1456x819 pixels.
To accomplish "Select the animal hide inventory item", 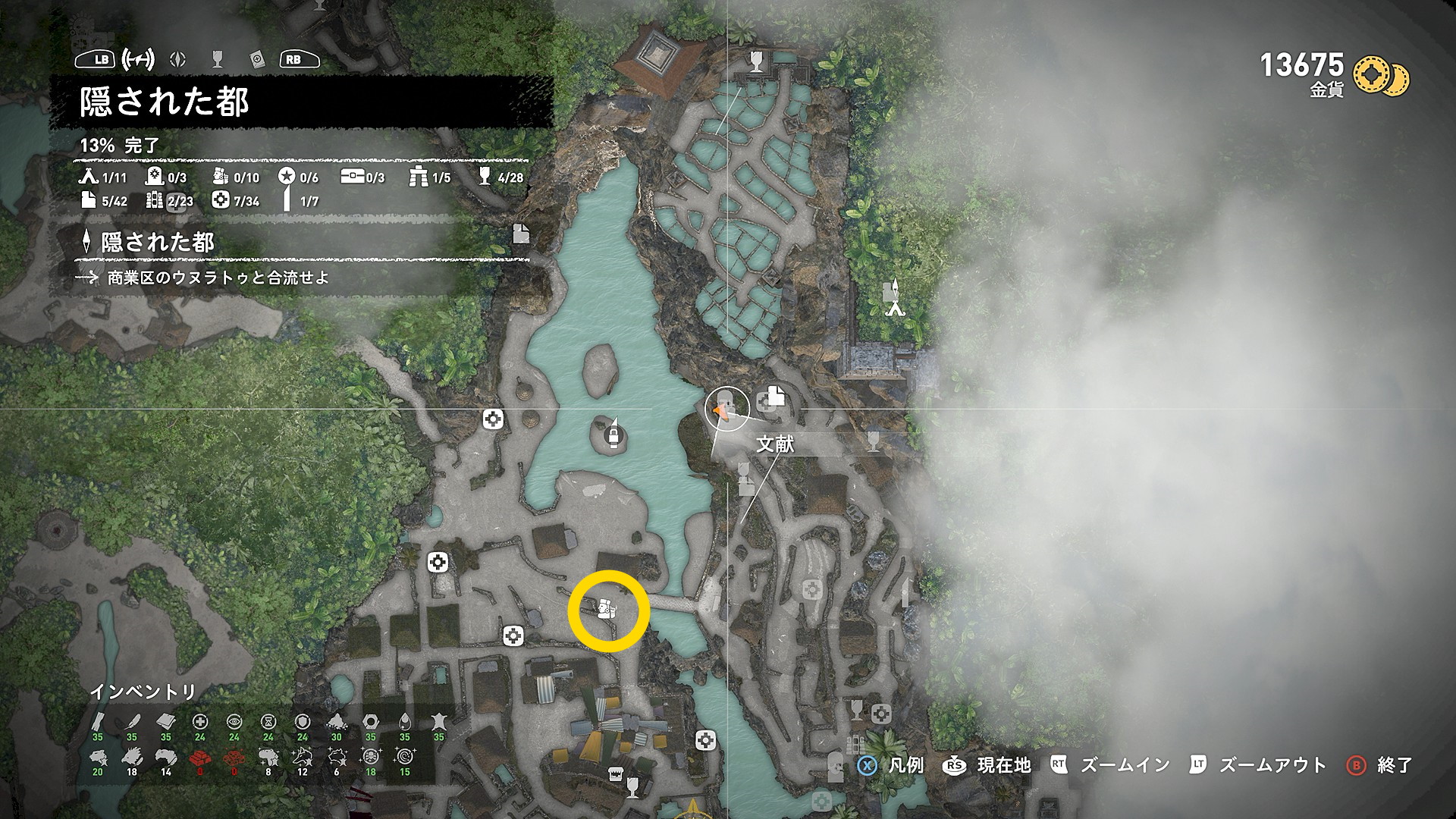I will click(x=438, y=721).
